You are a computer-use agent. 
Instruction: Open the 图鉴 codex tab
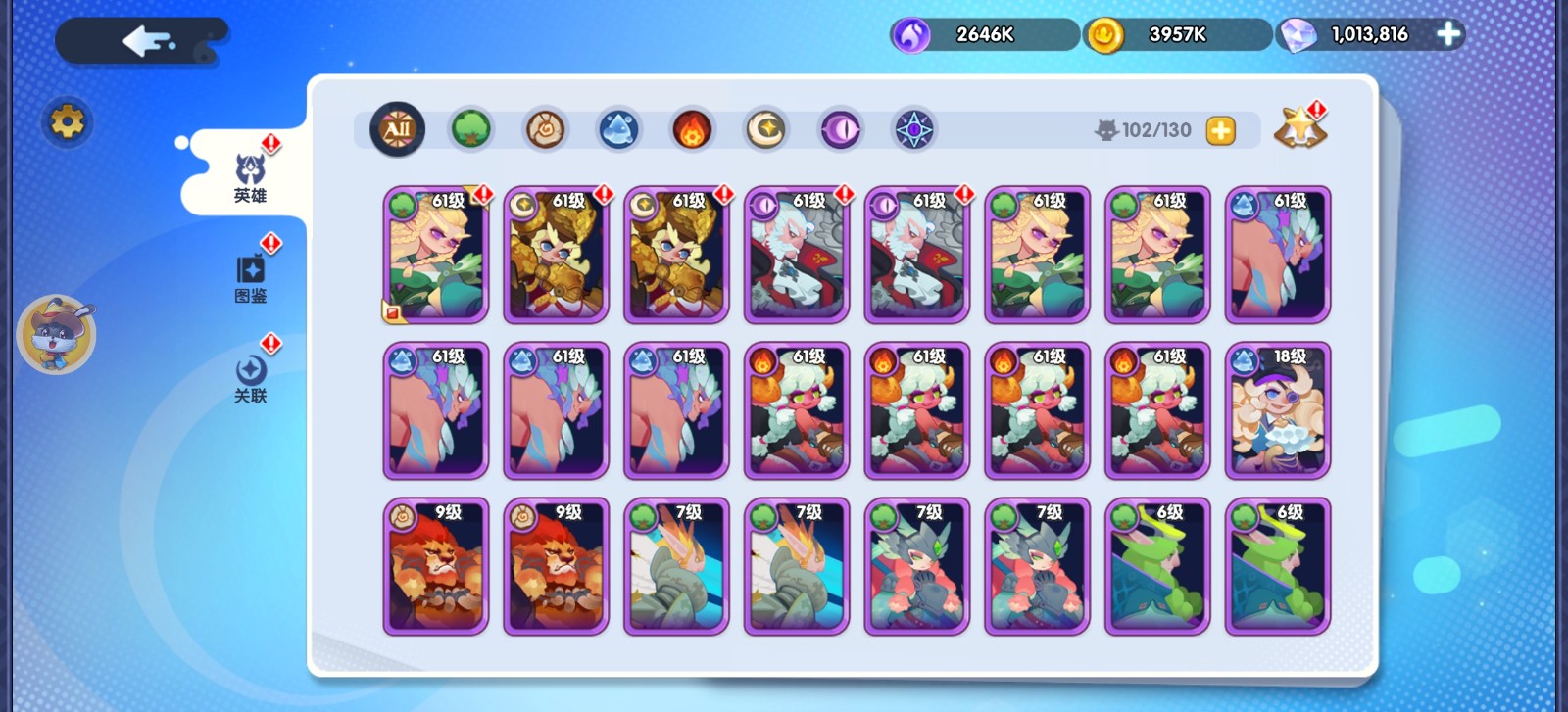tap(251, 278)
